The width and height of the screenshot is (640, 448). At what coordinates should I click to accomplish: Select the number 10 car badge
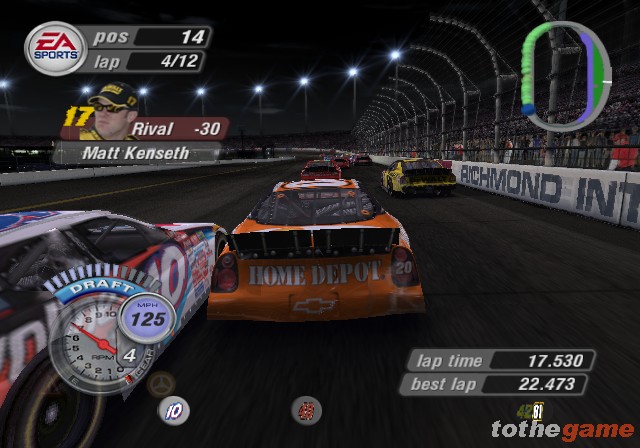pos(175,408)
